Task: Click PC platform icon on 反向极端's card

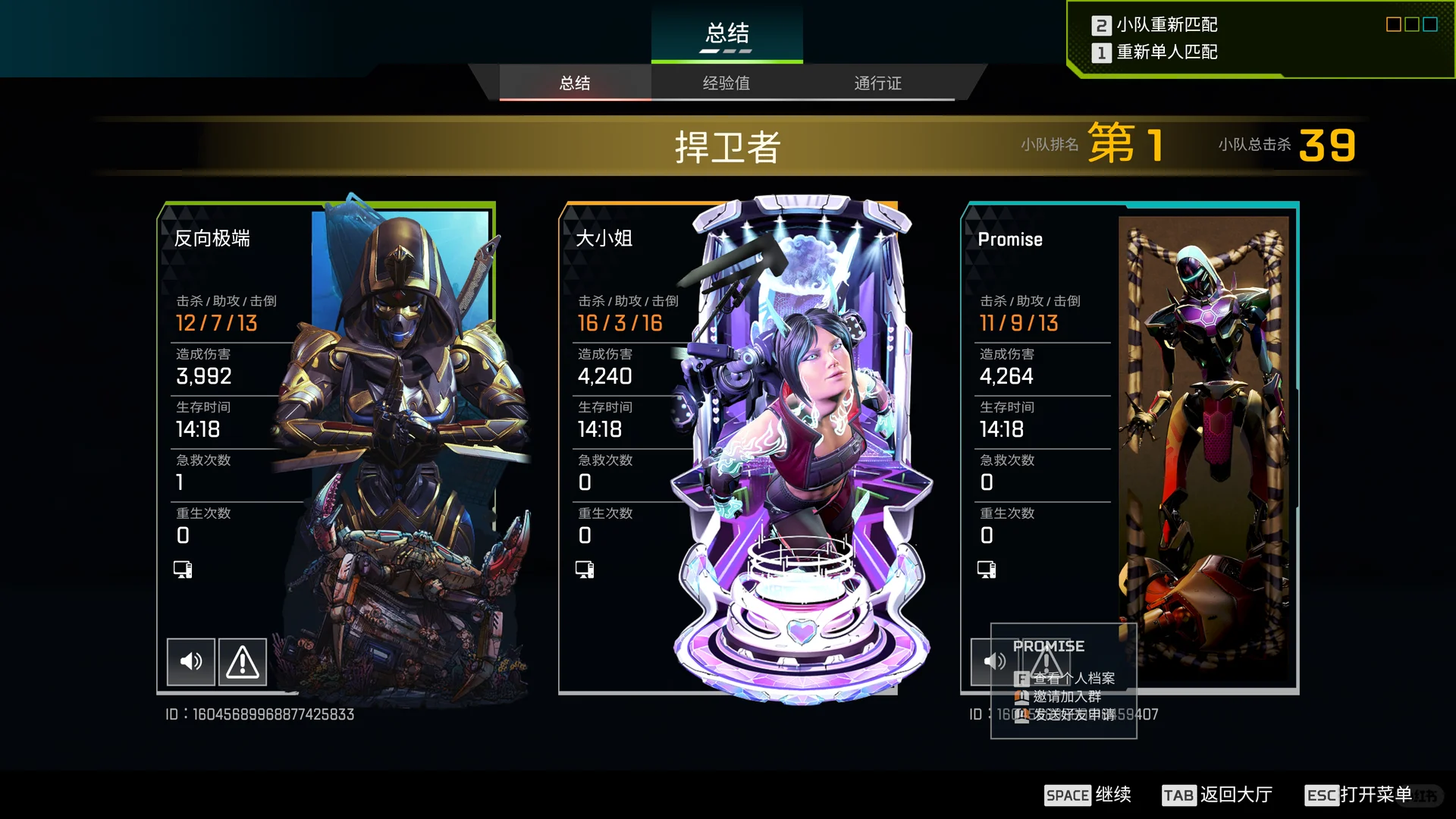Action: click(x=182, y=569)
